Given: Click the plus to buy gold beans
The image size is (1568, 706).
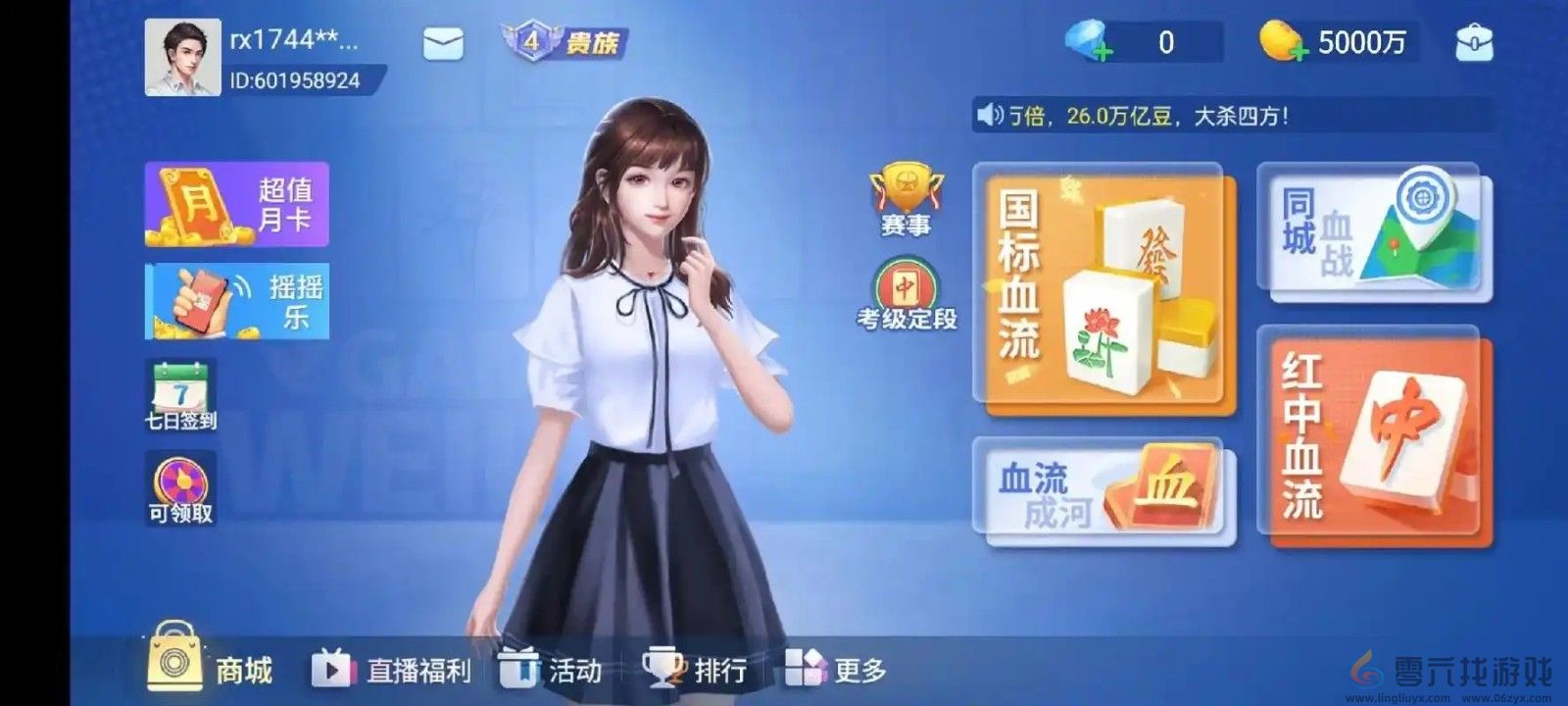Looking at the screenshot, I should (x=1298, y=54).
